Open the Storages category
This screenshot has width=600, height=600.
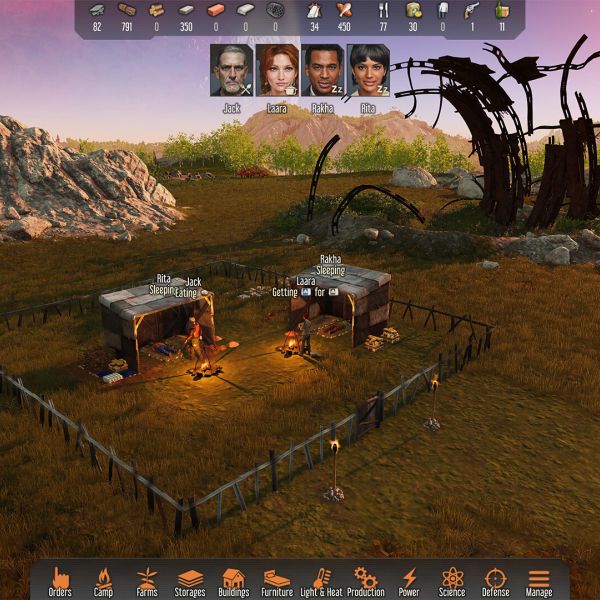190,580
